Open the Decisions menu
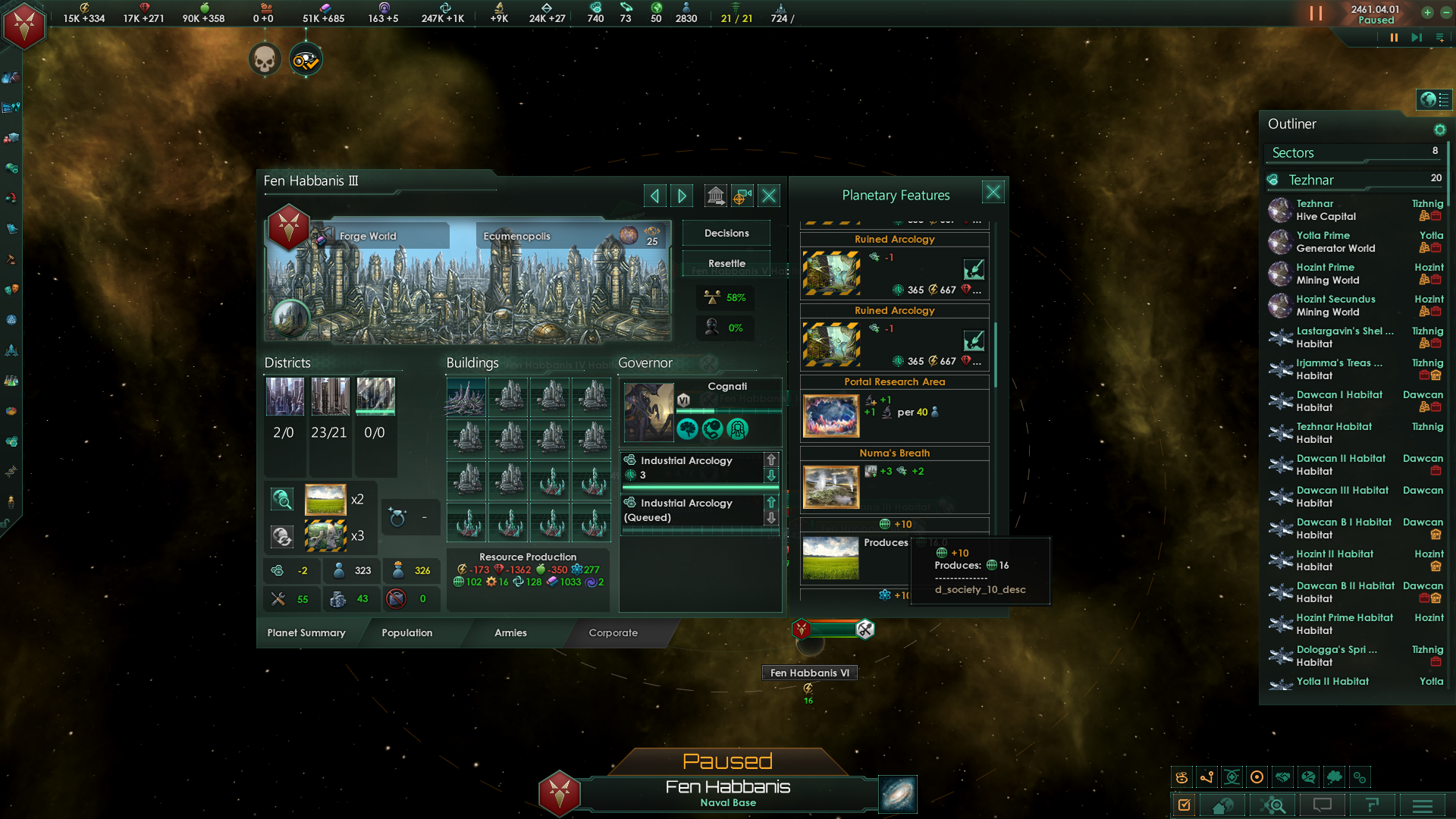 (726, 233)
